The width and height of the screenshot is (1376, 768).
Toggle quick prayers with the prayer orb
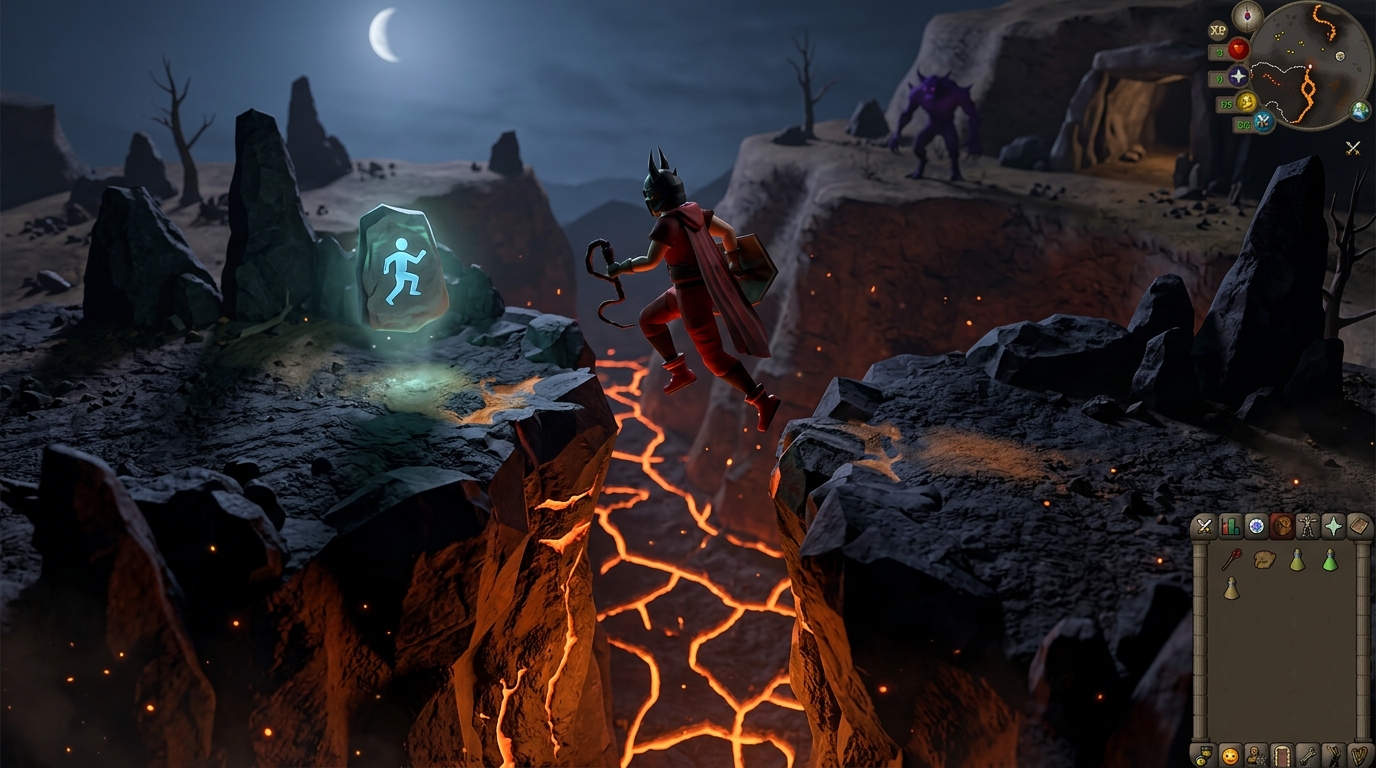(x=1238, y=77)
